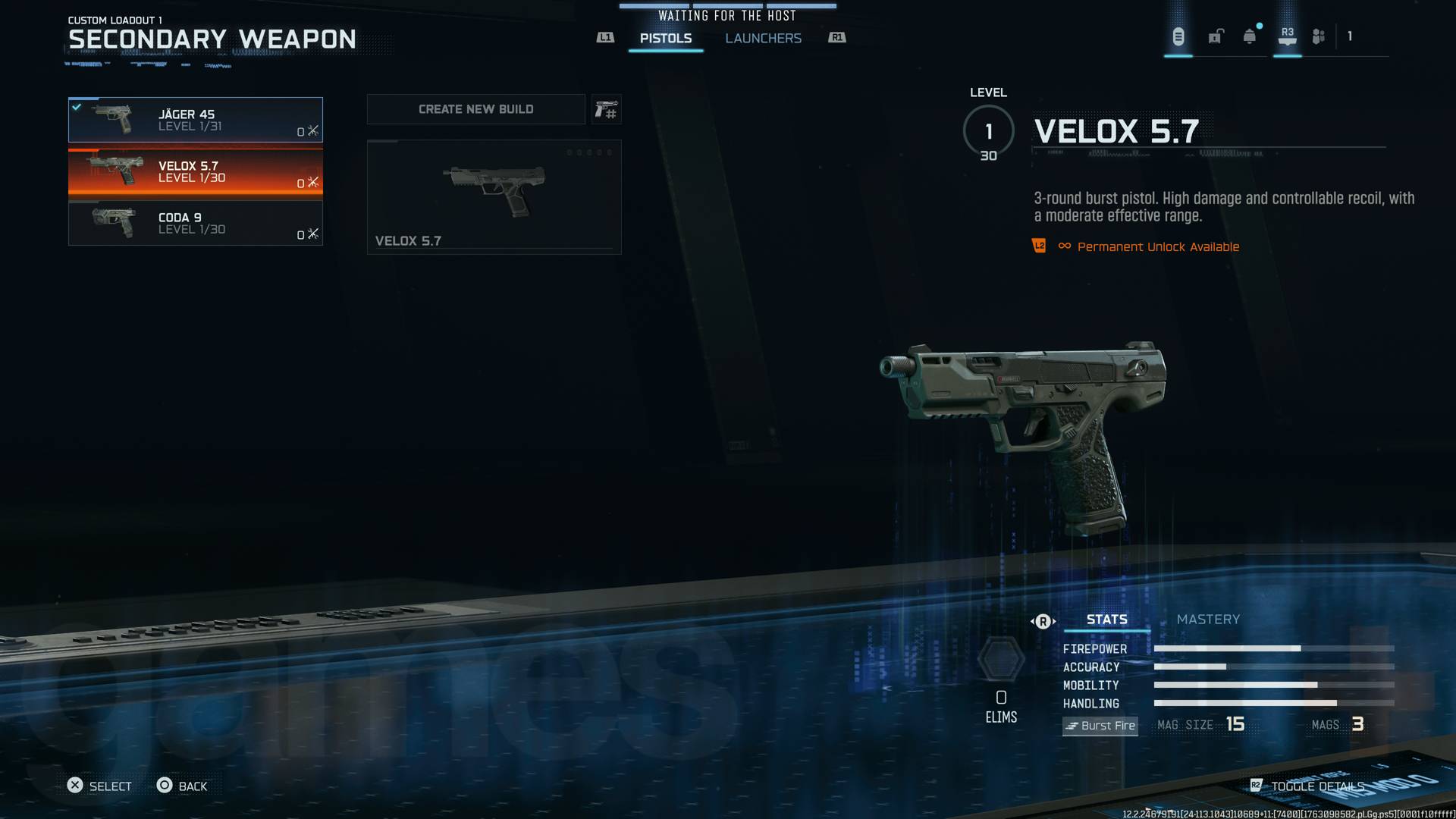Screen dimensions: 1456x819
Task: Click the ELIMS hexagon emblem
Action: tap(1001, 659)
